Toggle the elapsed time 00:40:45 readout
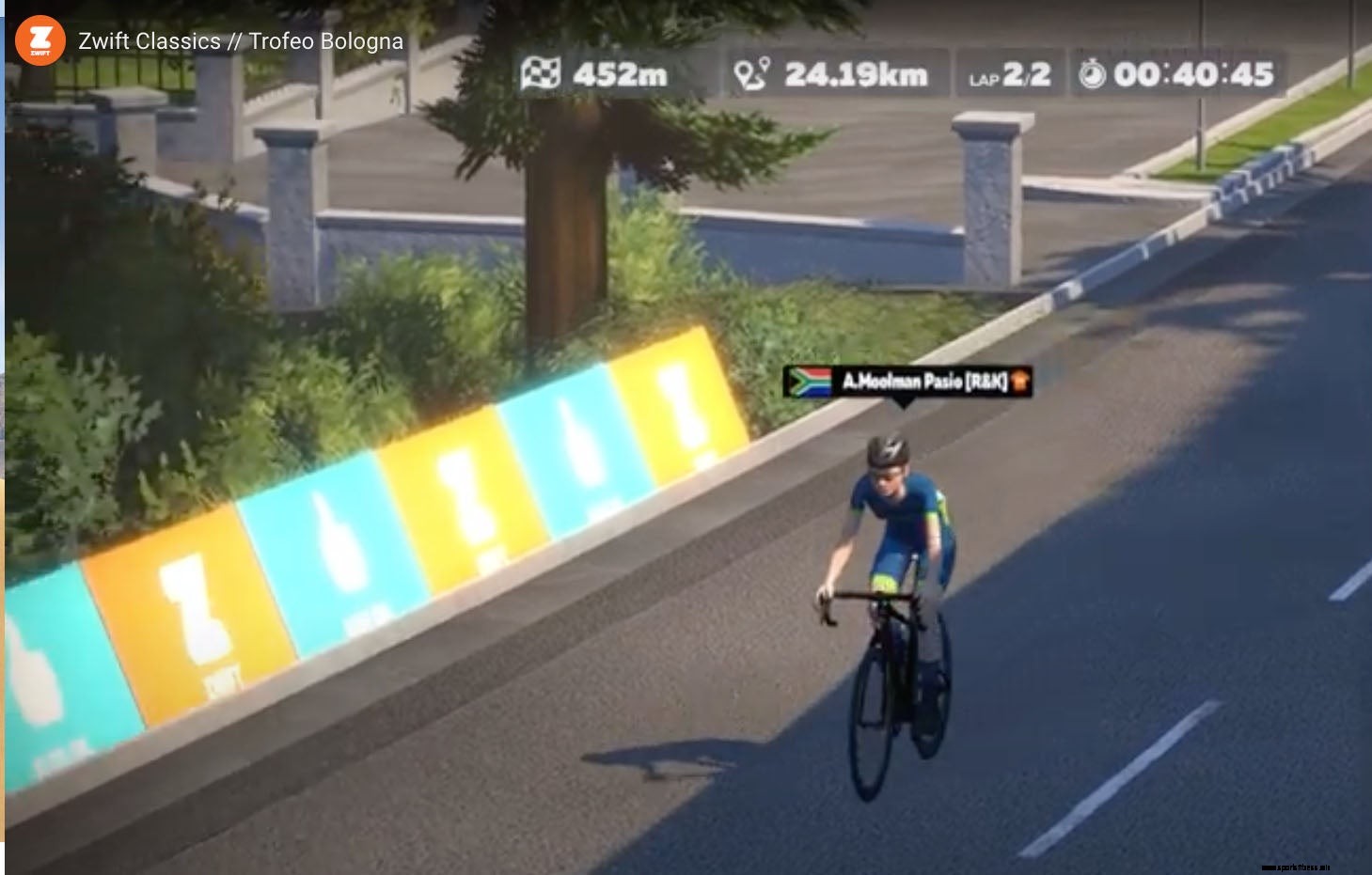The image size is (1372, 875). click(x=1191, y=74)
